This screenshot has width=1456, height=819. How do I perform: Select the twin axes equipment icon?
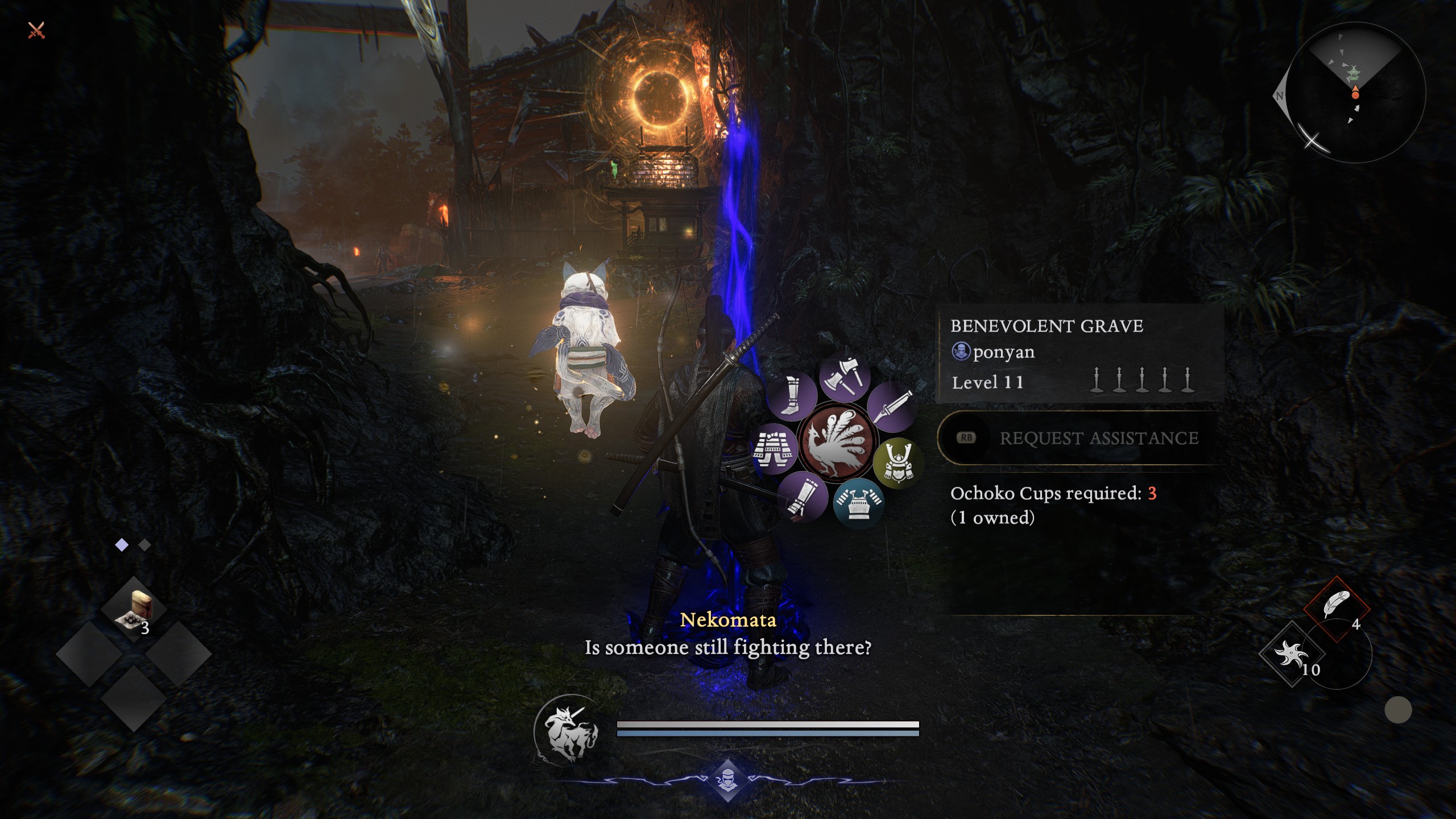pos(845,377)
